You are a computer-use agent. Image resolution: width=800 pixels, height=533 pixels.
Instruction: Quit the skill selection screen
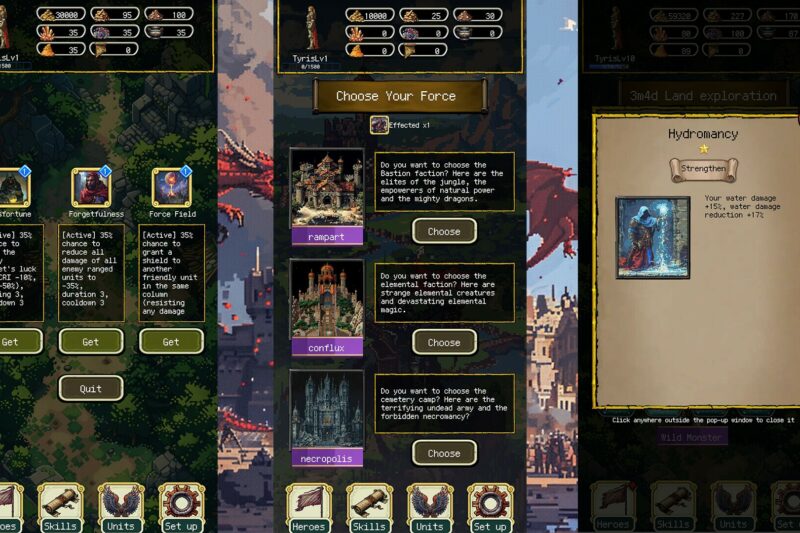coord(90,388)
